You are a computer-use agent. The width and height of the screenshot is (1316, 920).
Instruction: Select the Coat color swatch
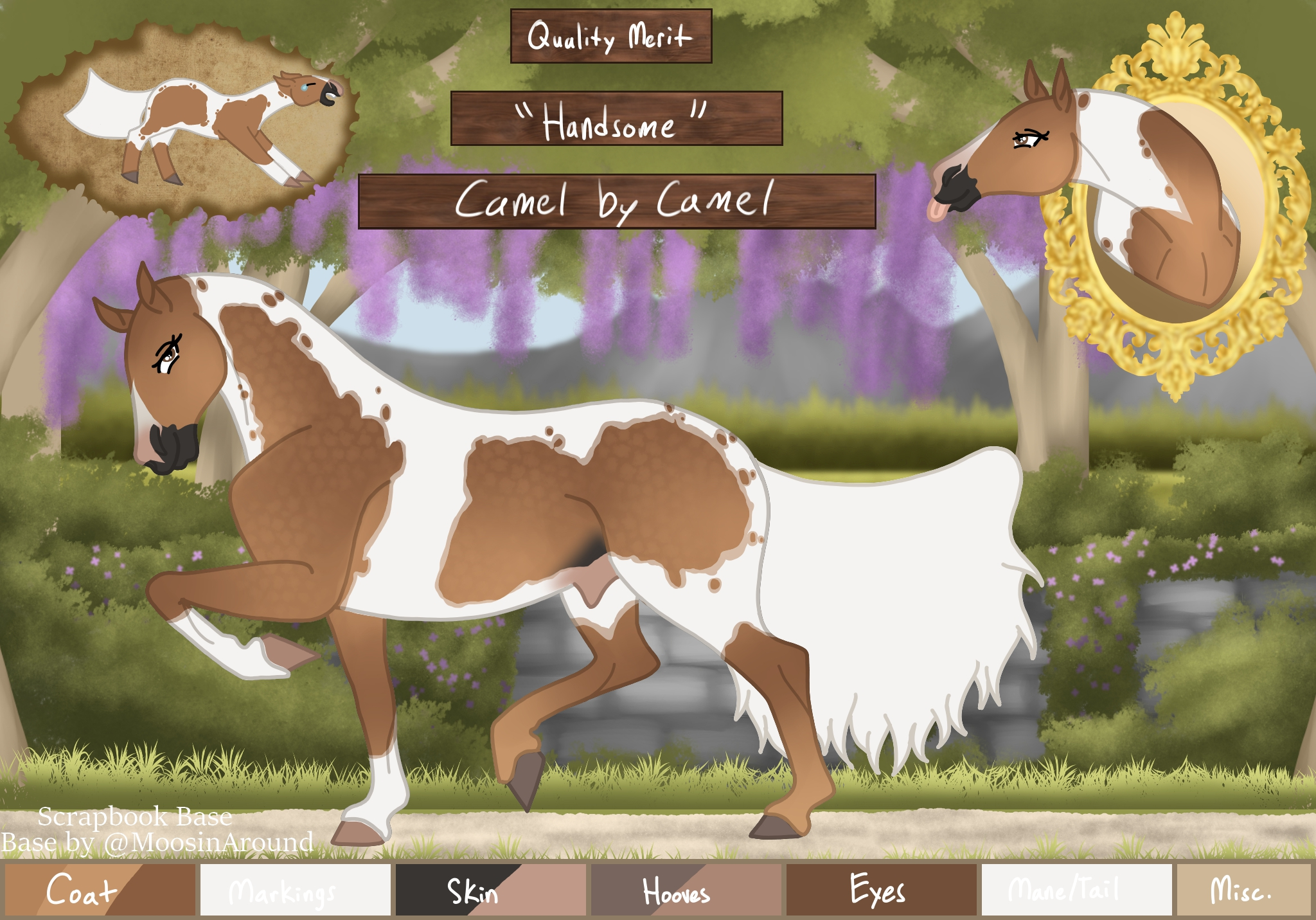100,890
